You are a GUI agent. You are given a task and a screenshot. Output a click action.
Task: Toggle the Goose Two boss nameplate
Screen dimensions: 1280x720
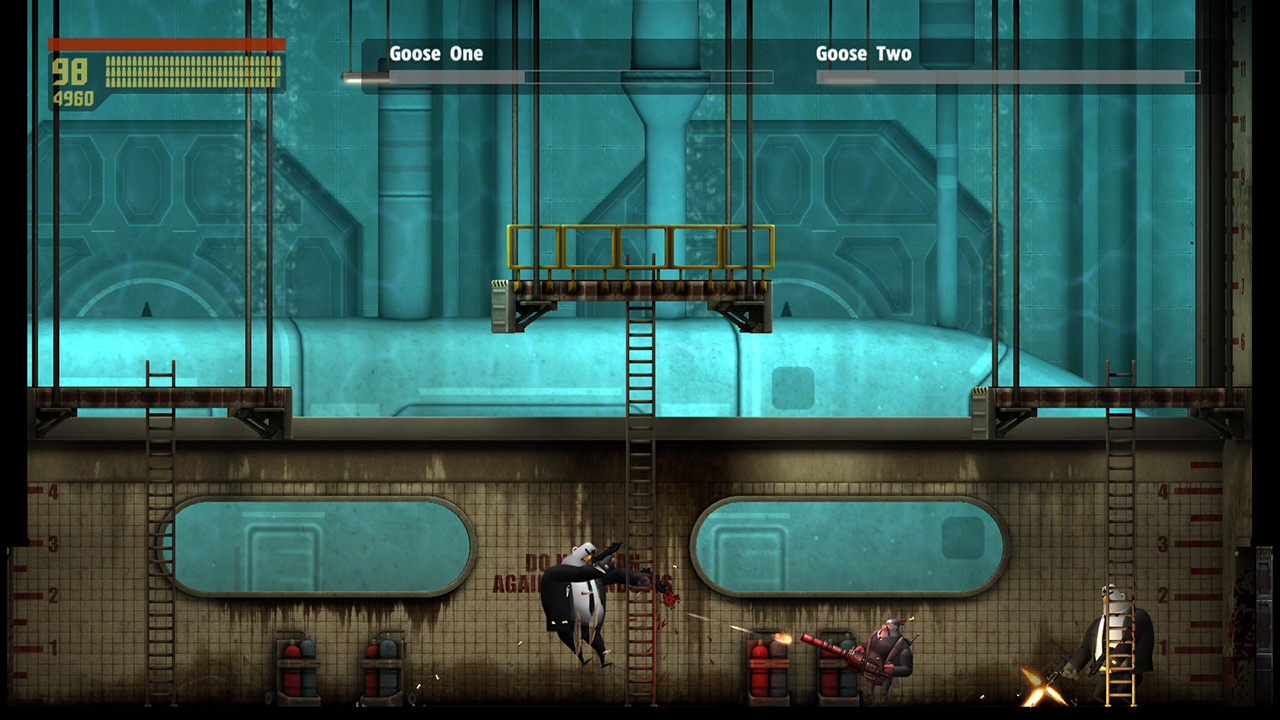click(x=865, y=54)
